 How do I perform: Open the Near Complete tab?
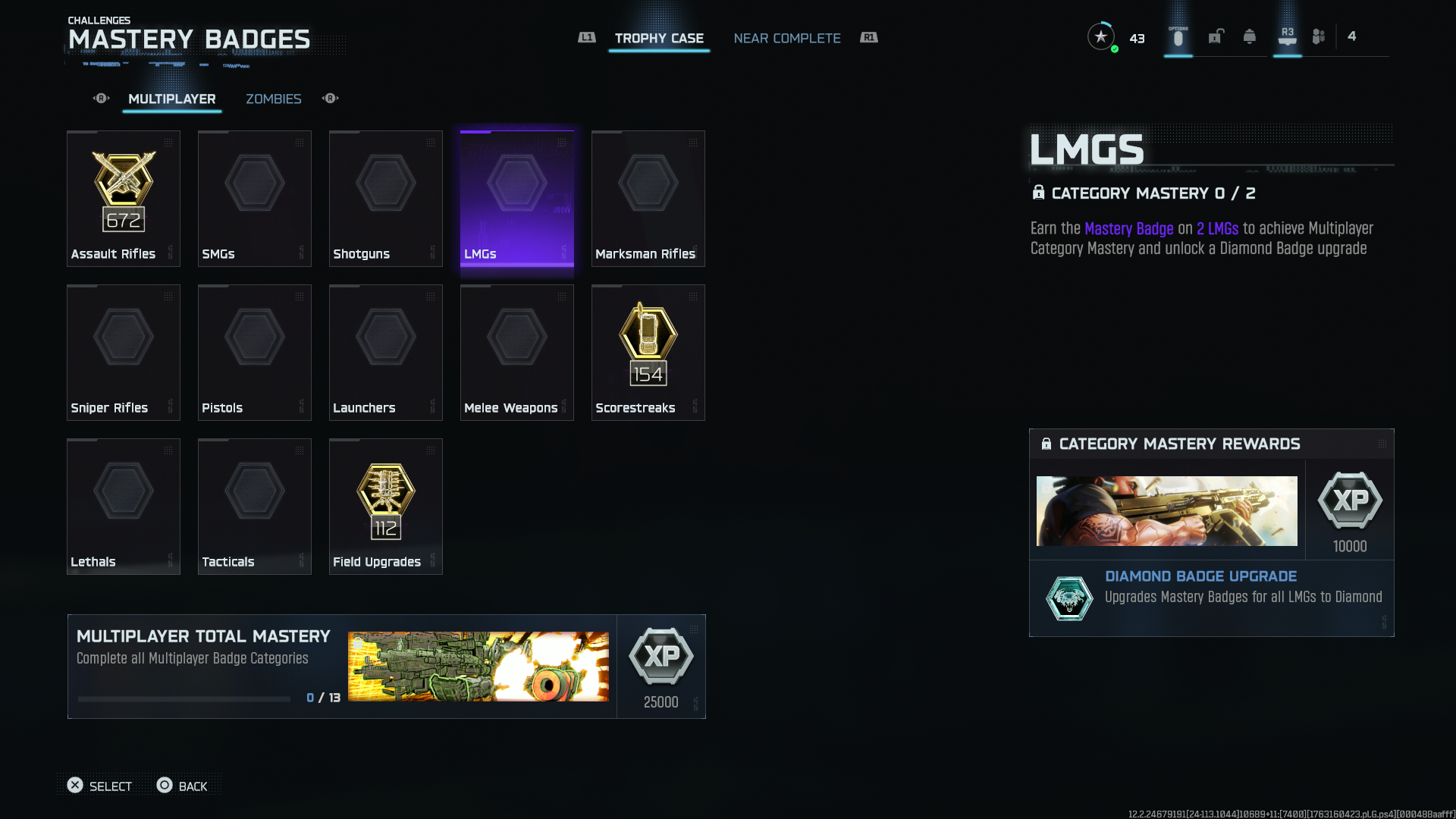(786, 38)
